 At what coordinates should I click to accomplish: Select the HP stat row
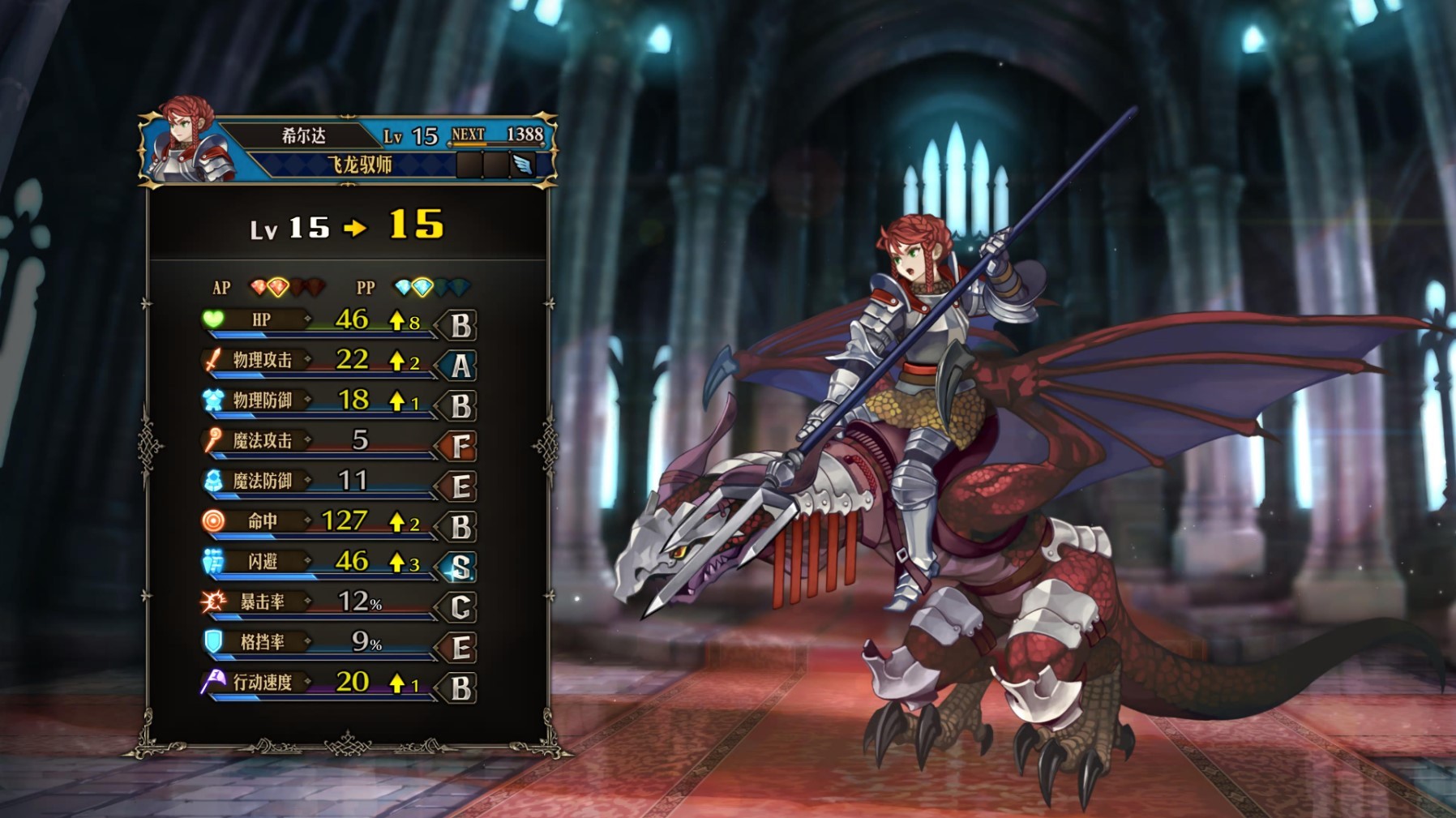pyautogui.click(x=337, y=321)
